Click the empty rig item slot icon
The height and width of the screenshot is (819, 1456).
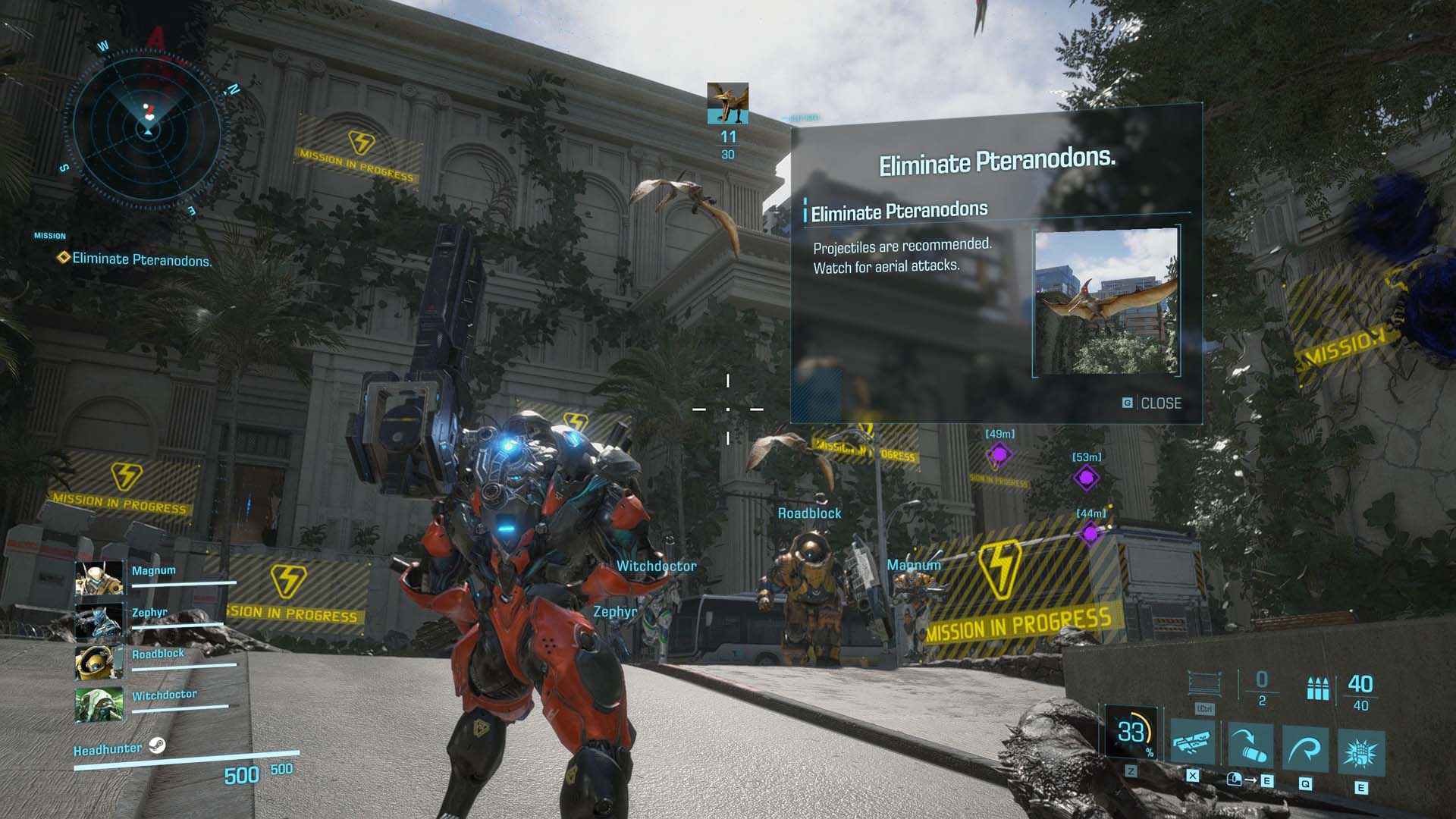pos(1203,682)
